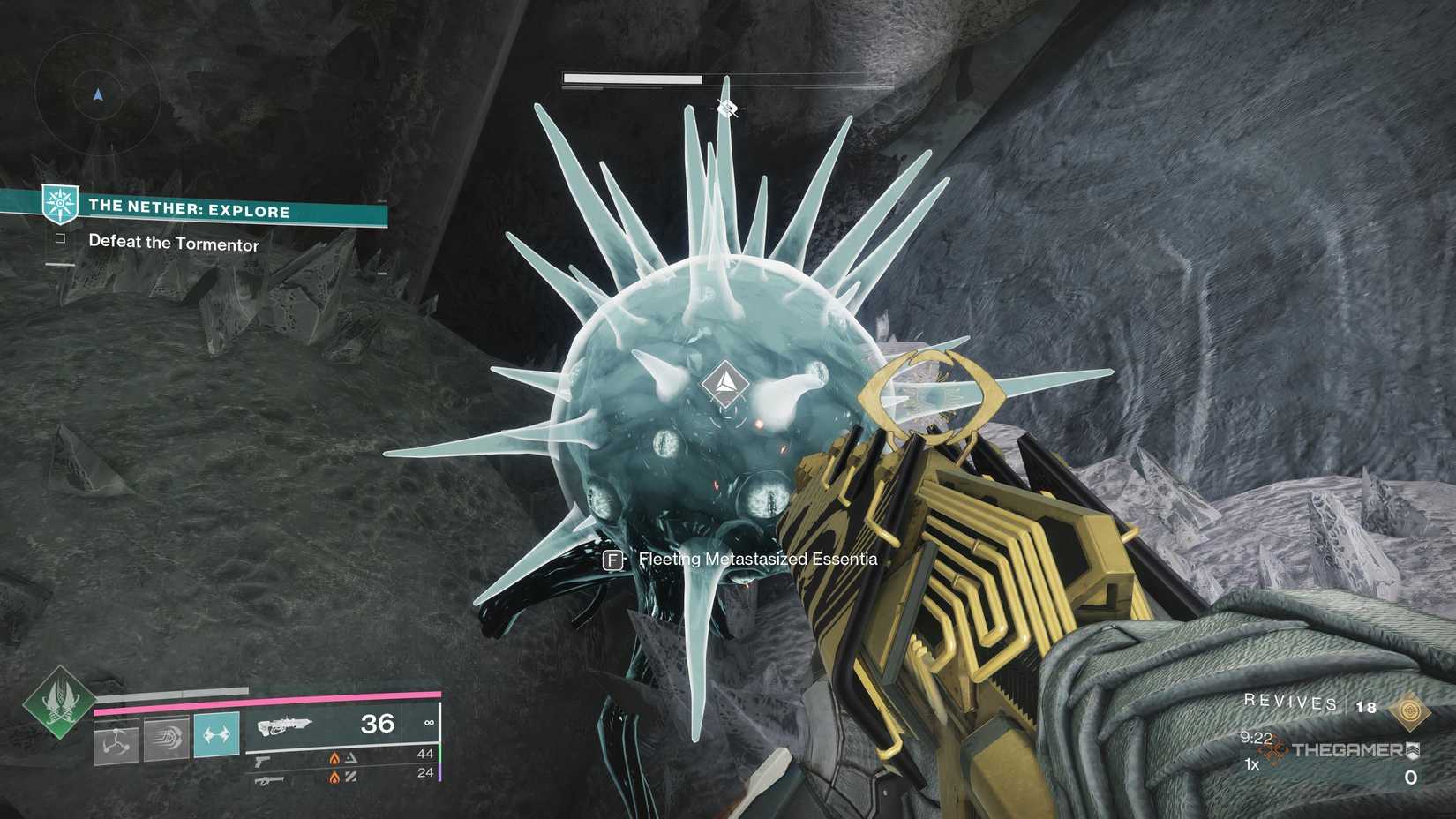
Task: Select the equipped rifle with 36 ammo
Action: tap(286, 725)
